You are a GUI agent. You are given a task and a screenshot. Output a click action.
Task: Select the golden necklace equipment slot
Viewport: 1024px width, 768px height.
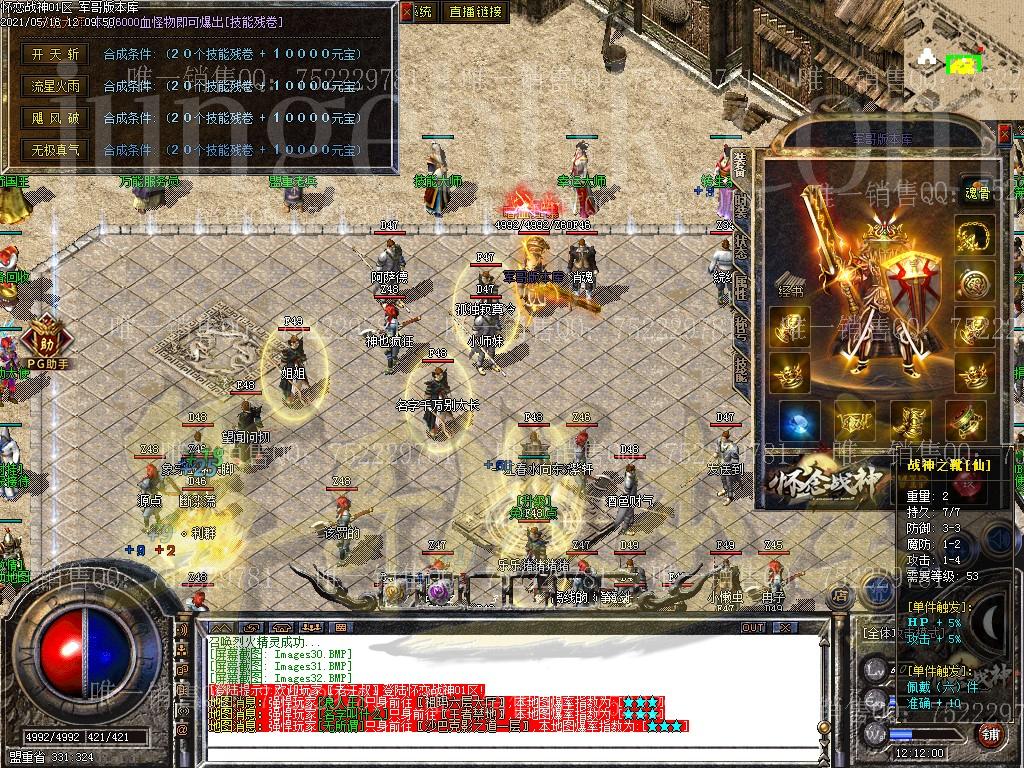pos(974,238)
